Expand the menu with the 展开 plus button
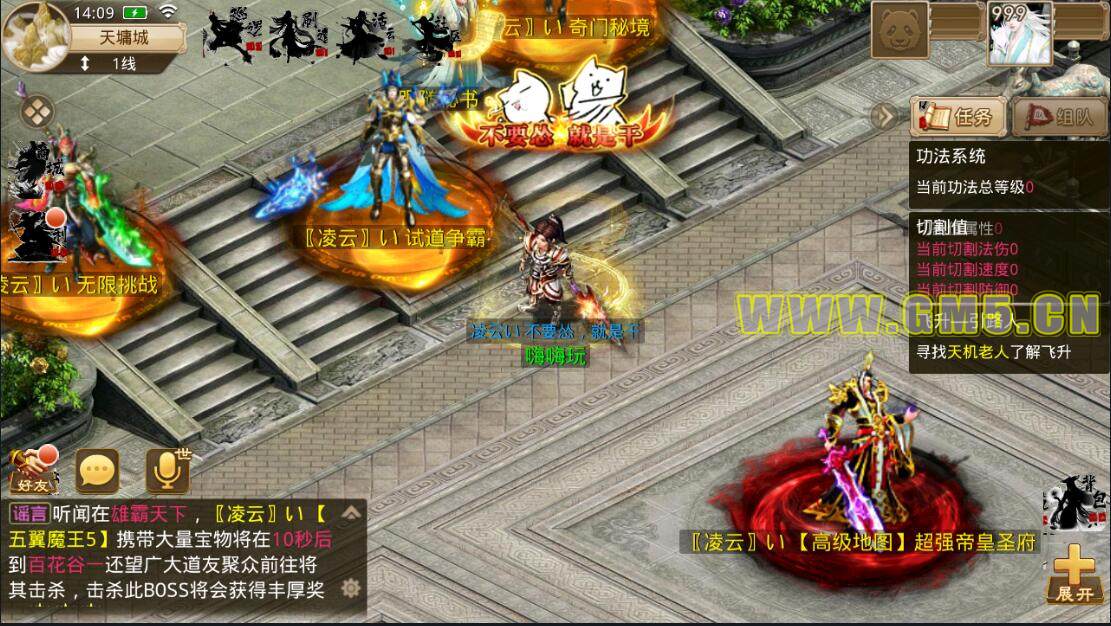The width and height of the screenshot is (1111, 626). coord(1075,574)
